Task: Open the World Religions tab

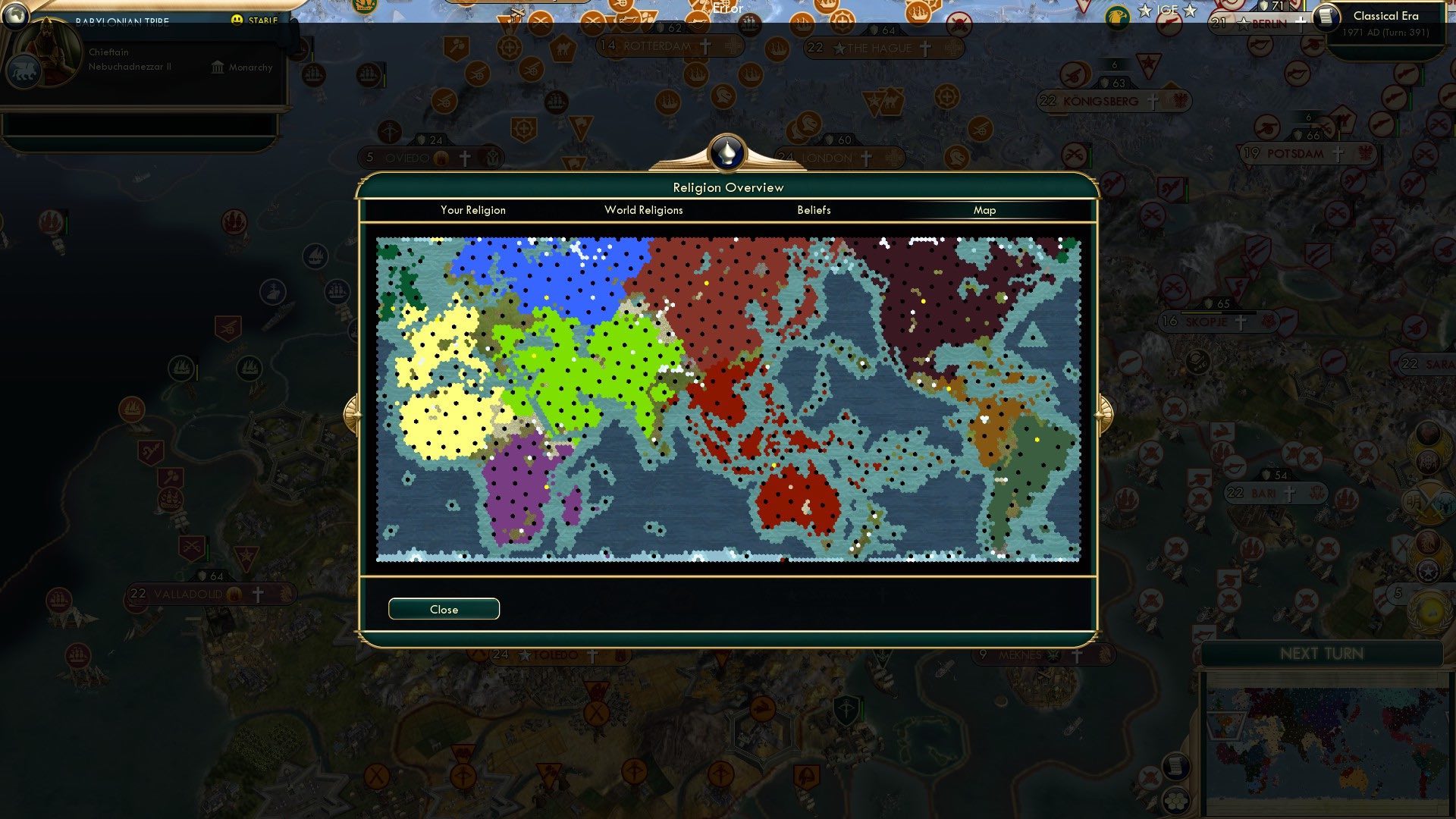Action: pos(643,210)
